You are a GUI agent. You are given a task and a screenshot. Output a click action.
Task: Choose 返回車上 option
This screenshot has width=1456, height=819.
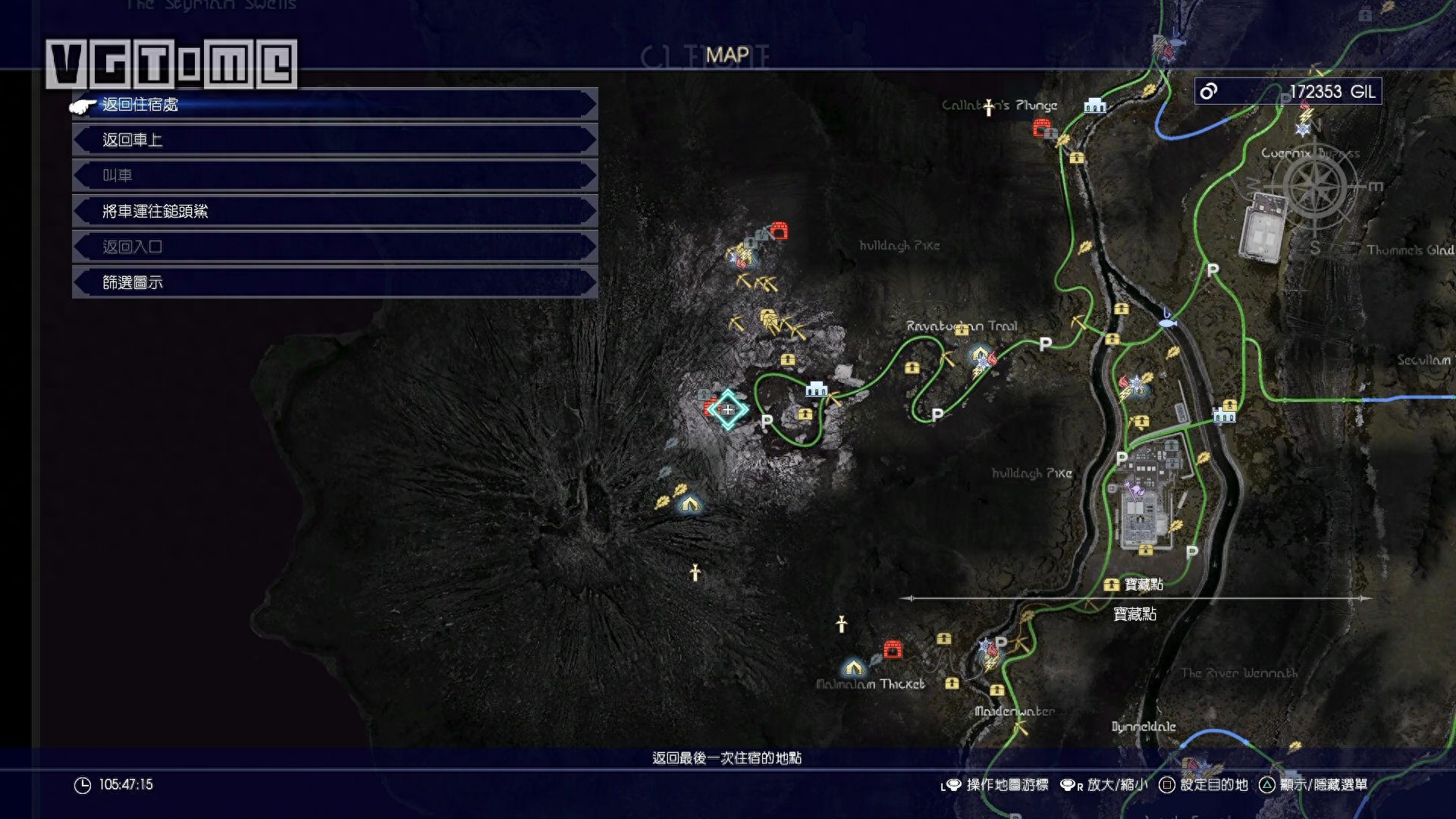coord(334,140)
